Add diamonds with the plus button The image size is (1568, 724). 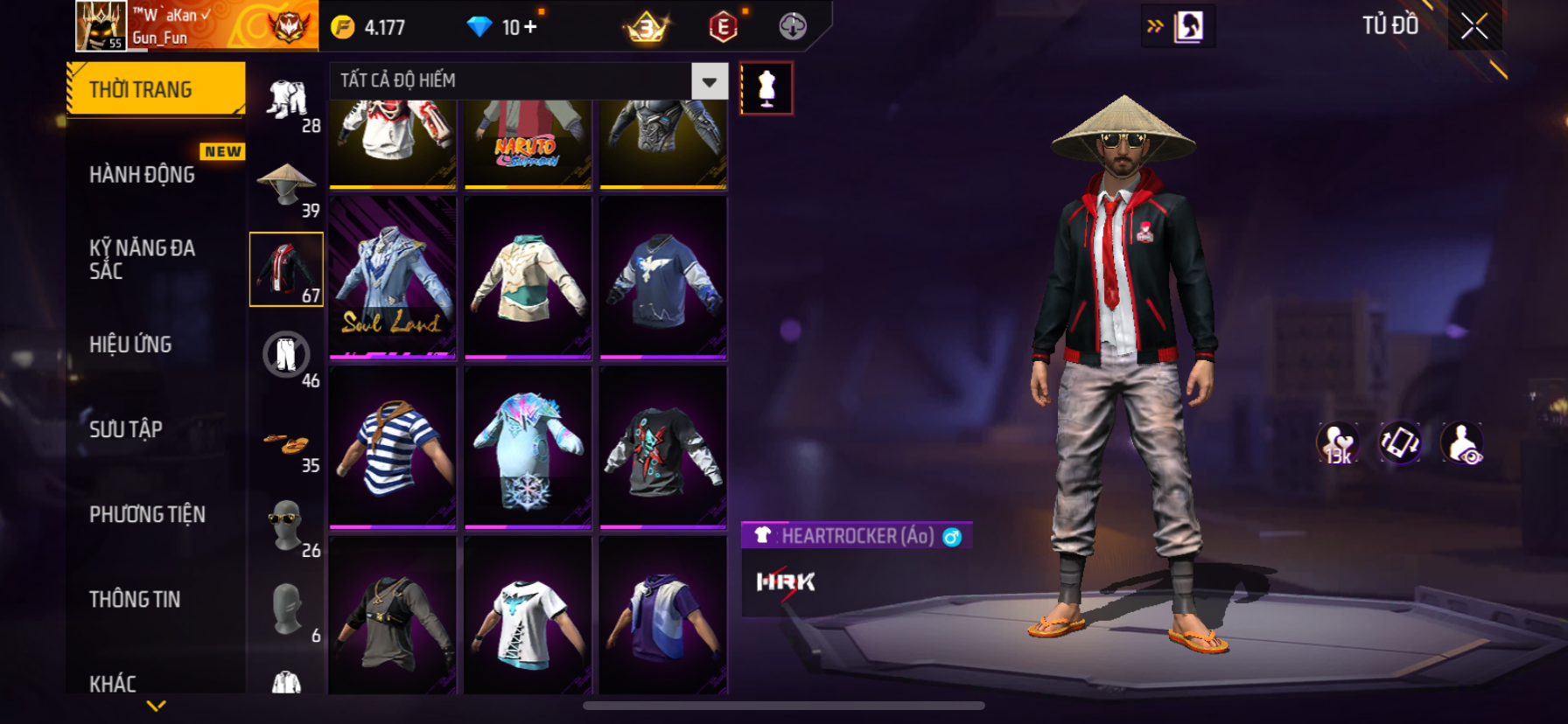pos(530,27)
